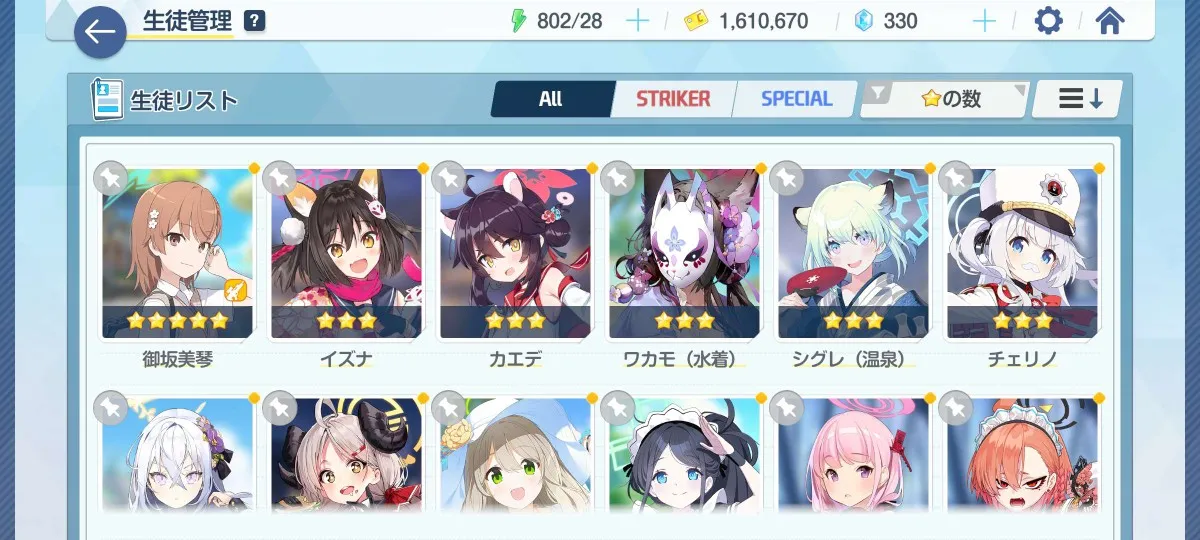Viewport: 1200px width, 540px height.
Task: Go back with the arrow button
Action: coord(100,32)
